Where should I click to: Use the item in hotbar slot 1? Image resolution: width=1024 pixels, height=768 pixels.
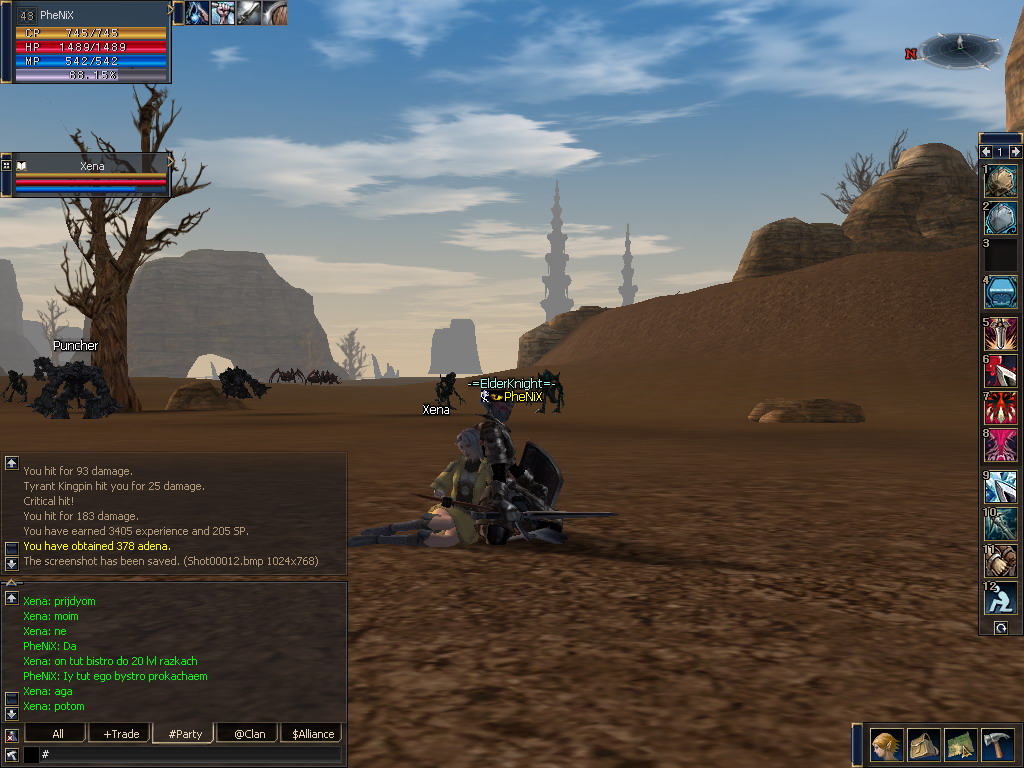(x=1001, y=181)
